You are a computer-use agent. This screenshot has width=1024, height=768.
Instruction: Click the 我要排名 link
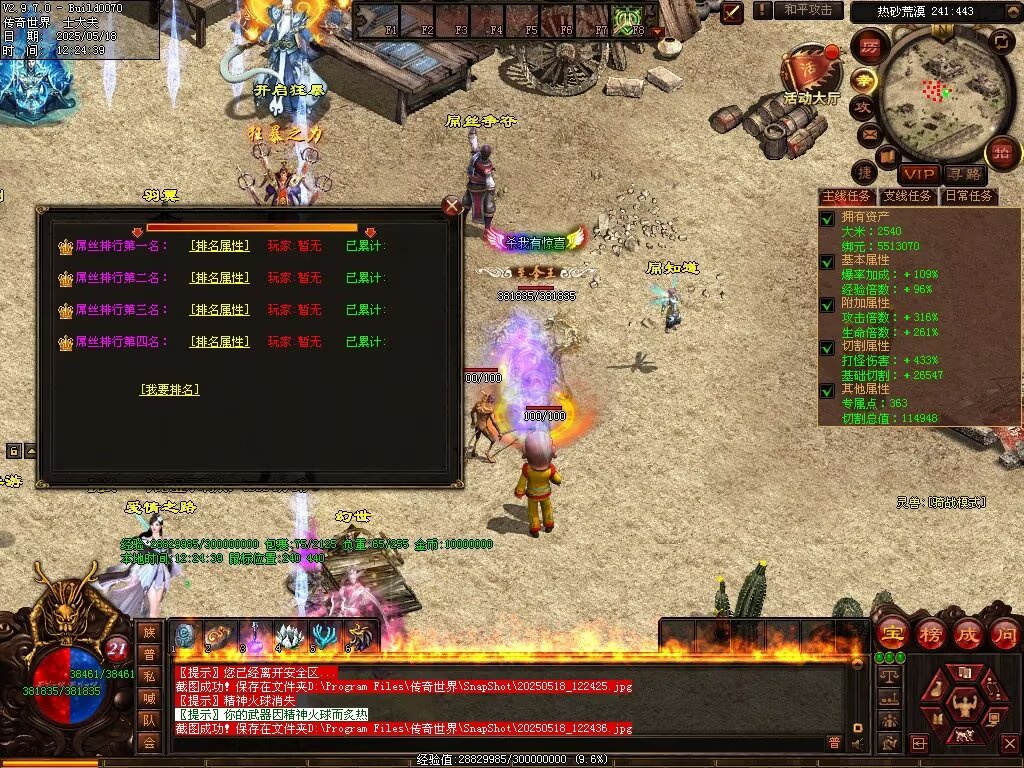click(x=169, y=389)
